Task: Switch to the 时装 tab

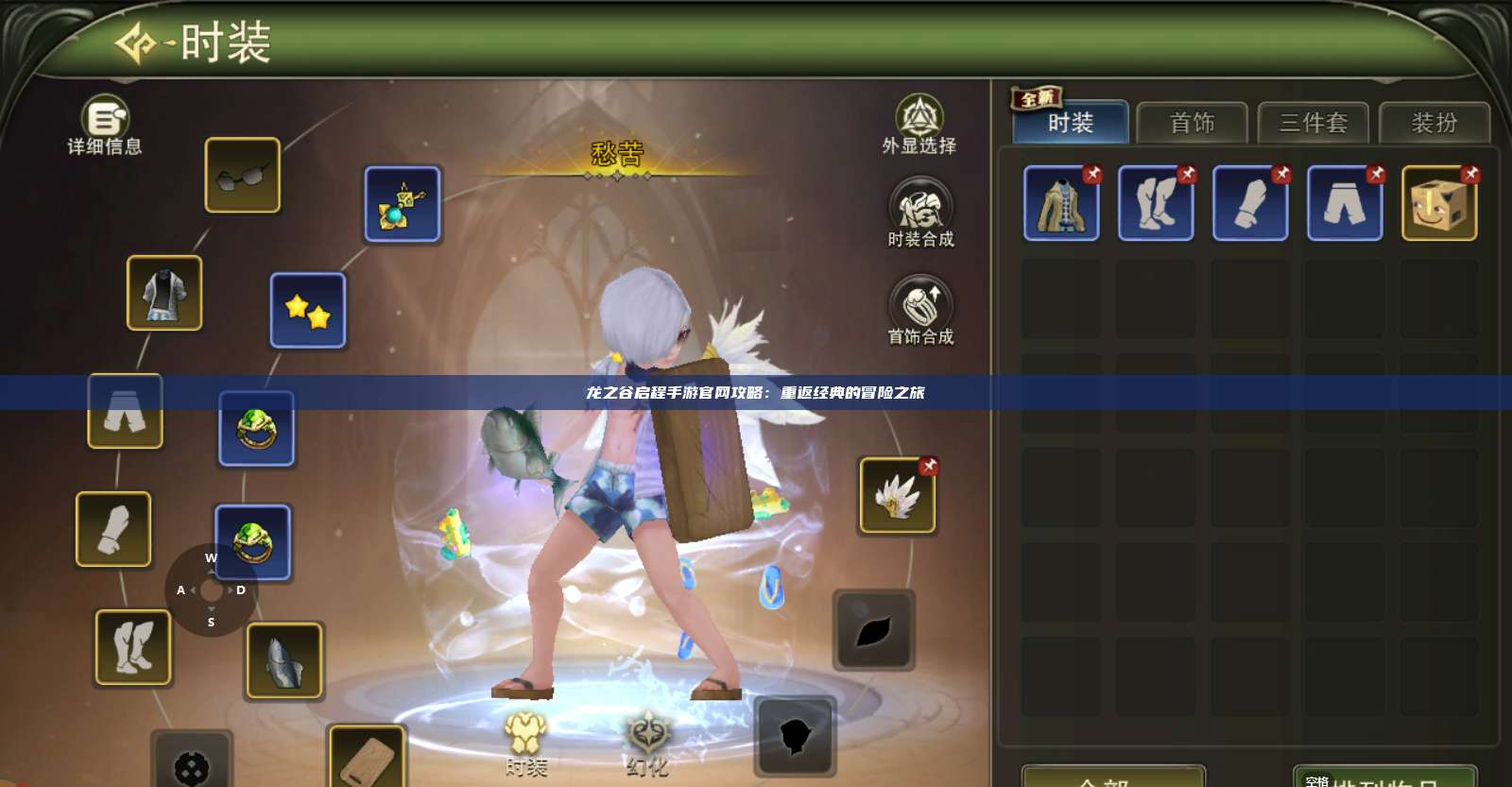Action: click(x=1071, y=123)
